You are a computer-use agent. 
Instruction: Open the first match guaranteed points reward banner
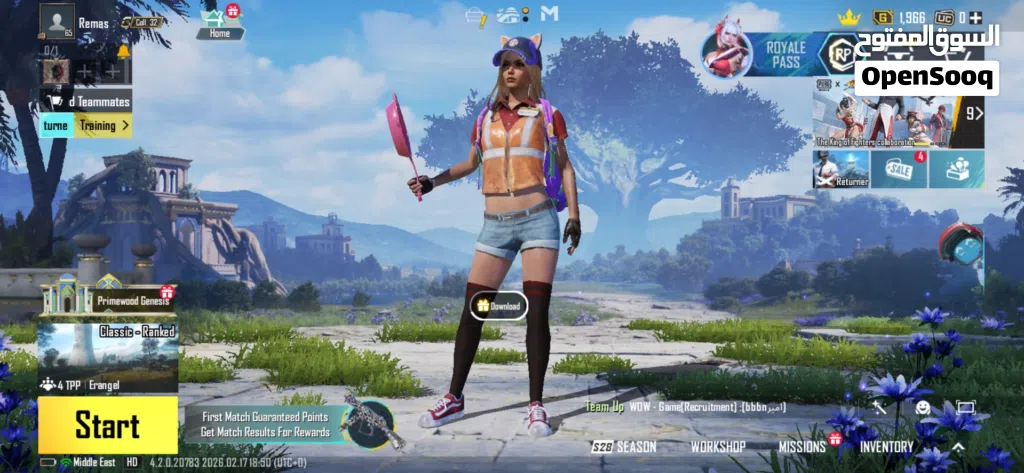point(265,424)
